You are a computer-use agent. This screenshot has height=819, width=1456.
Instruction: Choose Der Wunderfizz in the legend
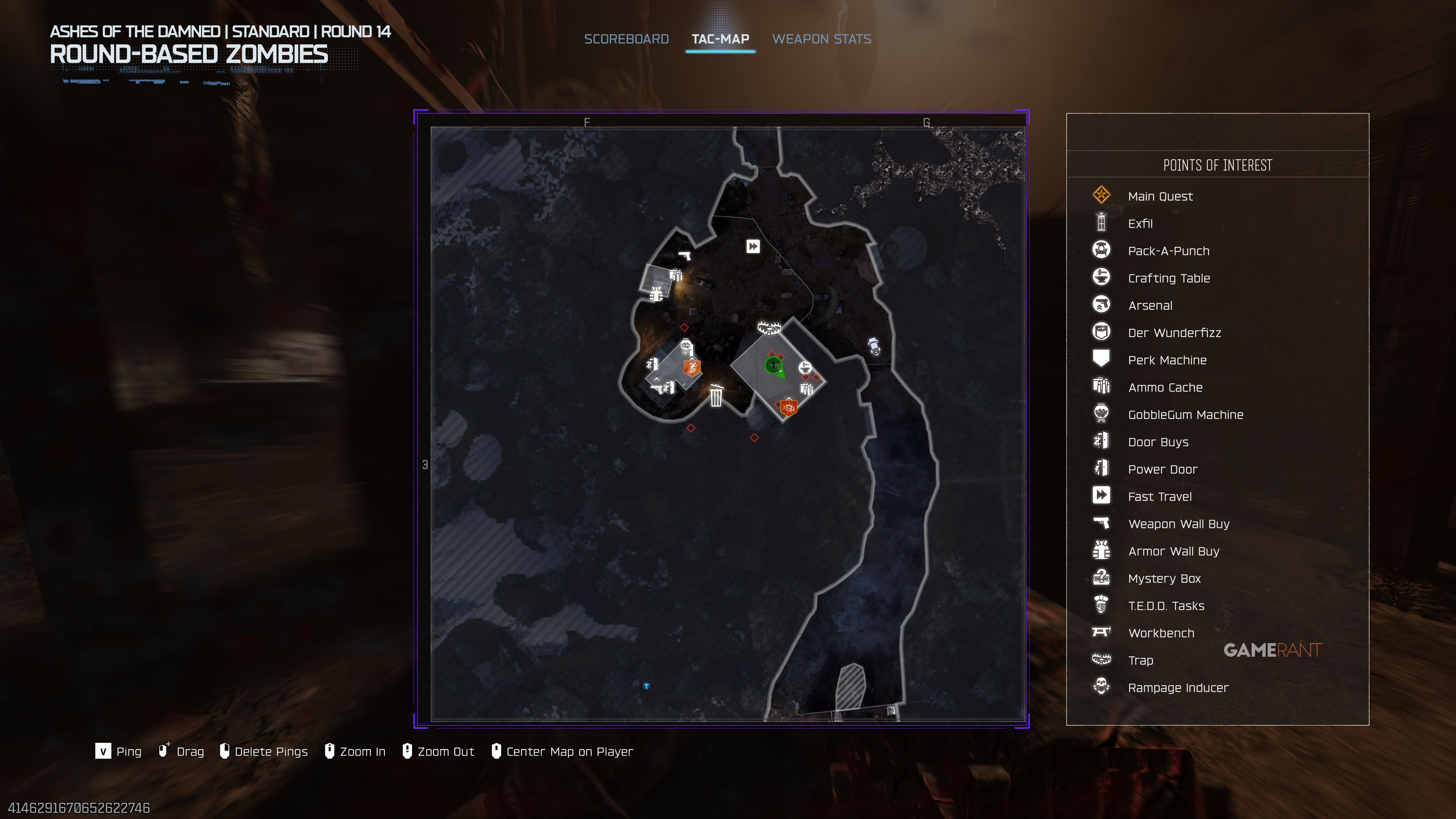(x=1174, y=333)
